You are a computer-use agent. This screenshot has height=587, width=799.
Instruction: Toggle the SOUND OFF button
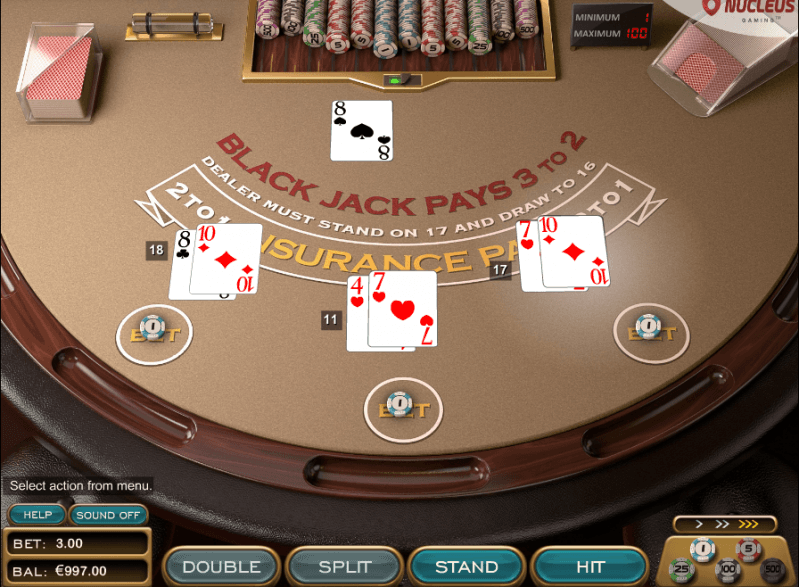pyautogui.click(x=108, y=515)
